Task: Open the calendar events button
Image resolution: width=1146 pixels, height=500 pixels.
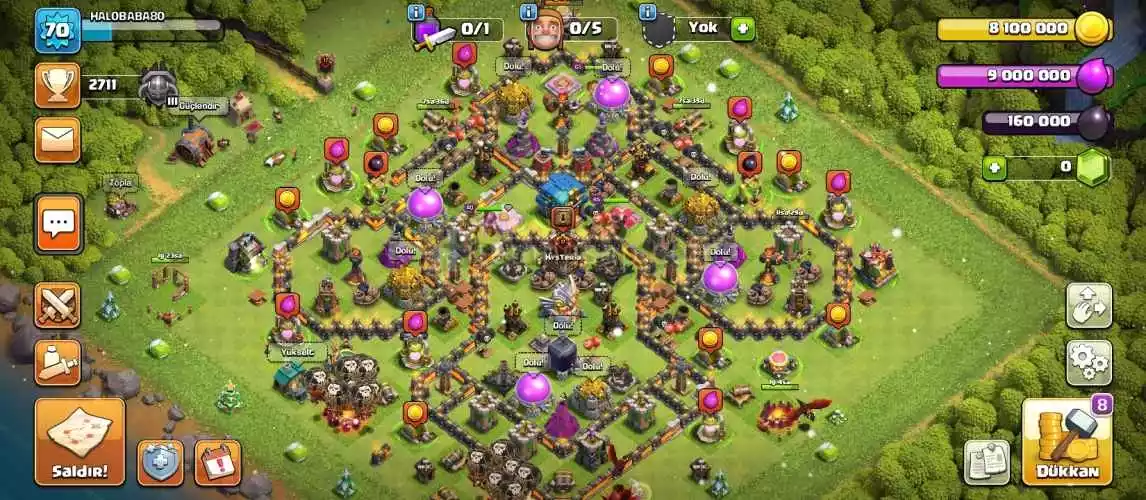Action: 217,462
